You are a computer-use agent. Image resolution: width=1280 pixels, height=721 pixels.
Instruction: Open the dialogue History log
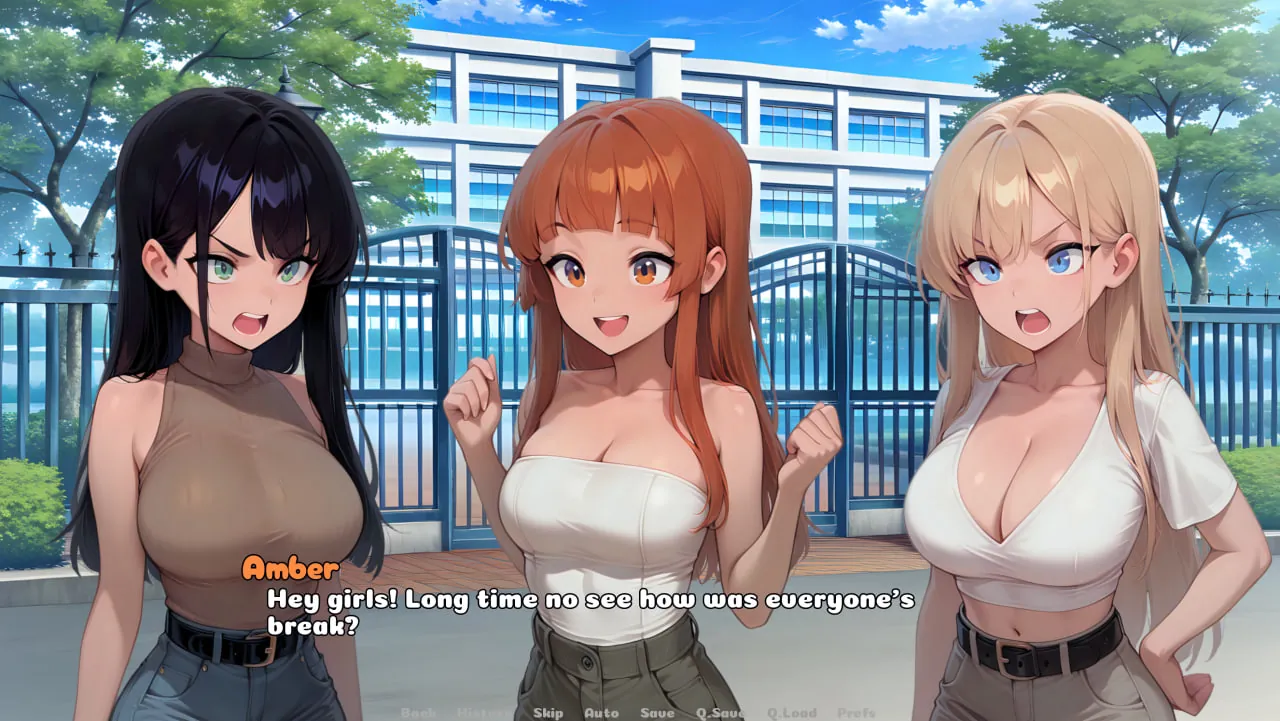[482, 712]
